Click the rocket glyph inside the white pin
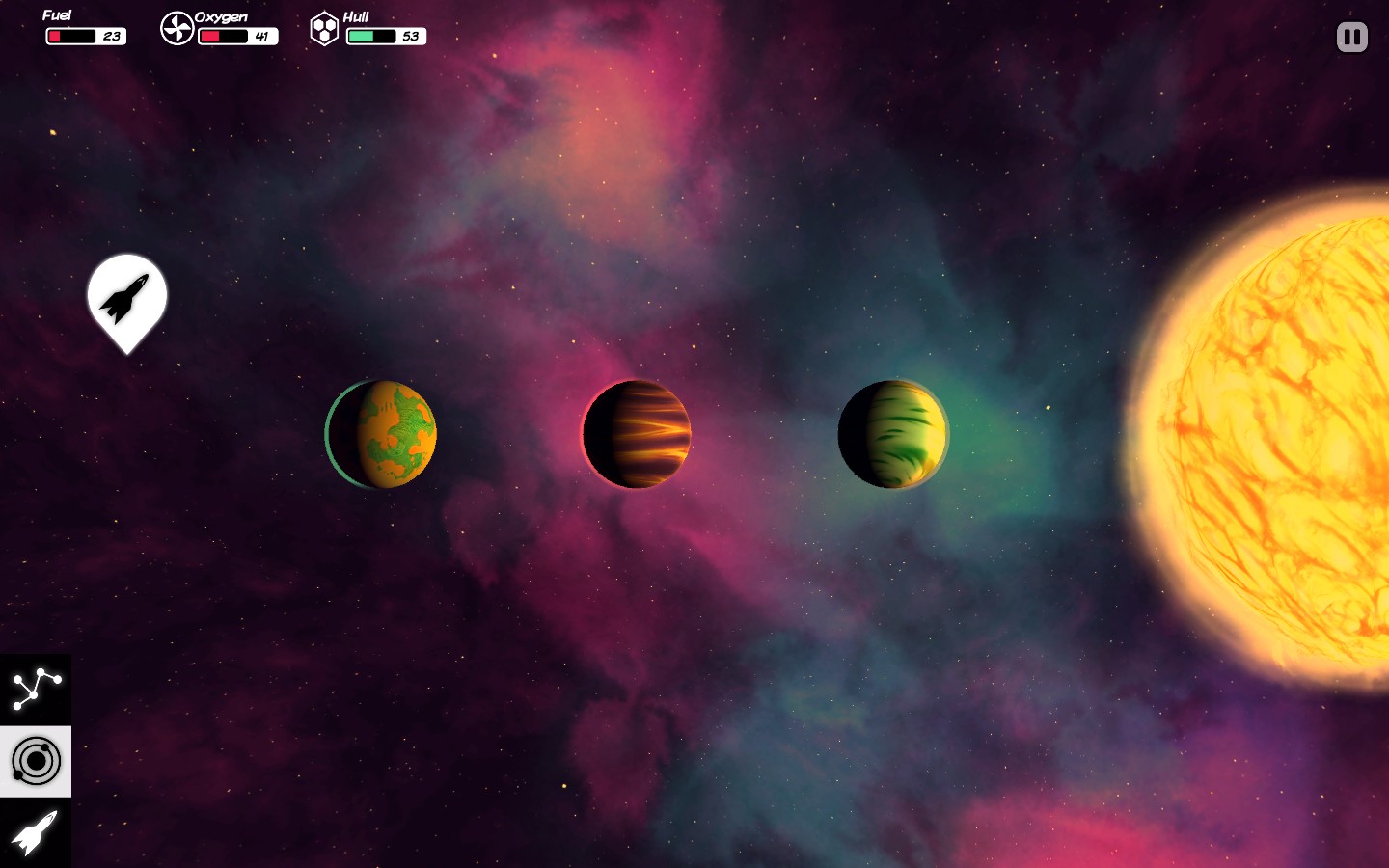 tap(126, 297)
